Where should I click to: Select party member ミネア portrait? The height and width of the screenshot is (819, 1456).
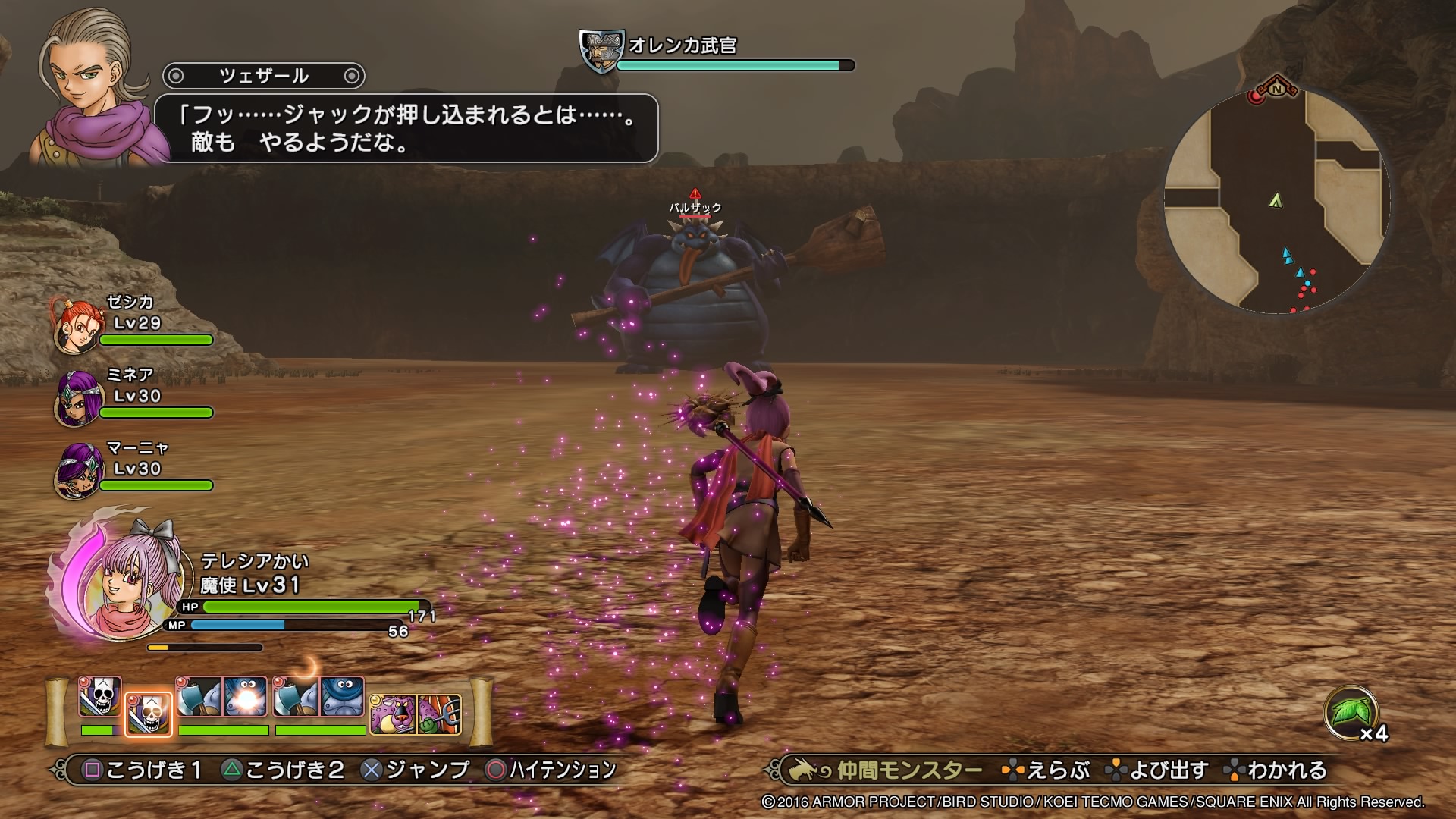coord(77,399)
